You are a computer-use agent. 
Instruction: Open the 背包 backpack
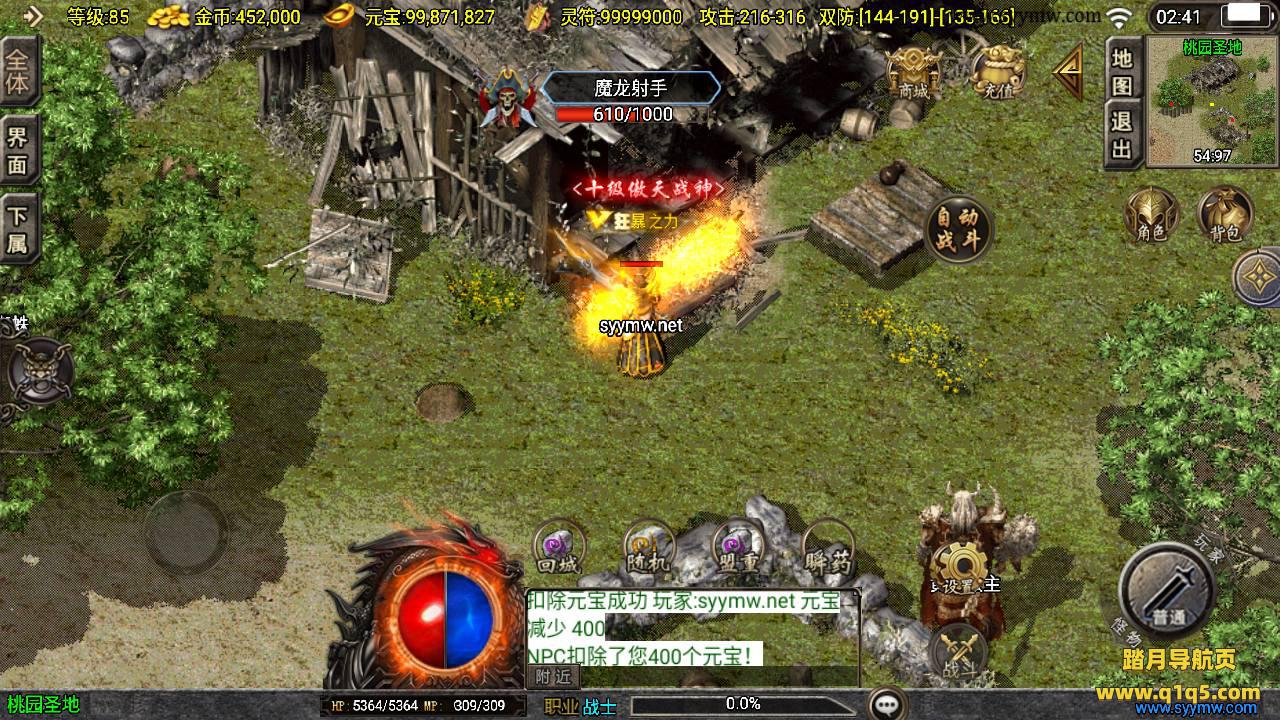click(1225, 215)
